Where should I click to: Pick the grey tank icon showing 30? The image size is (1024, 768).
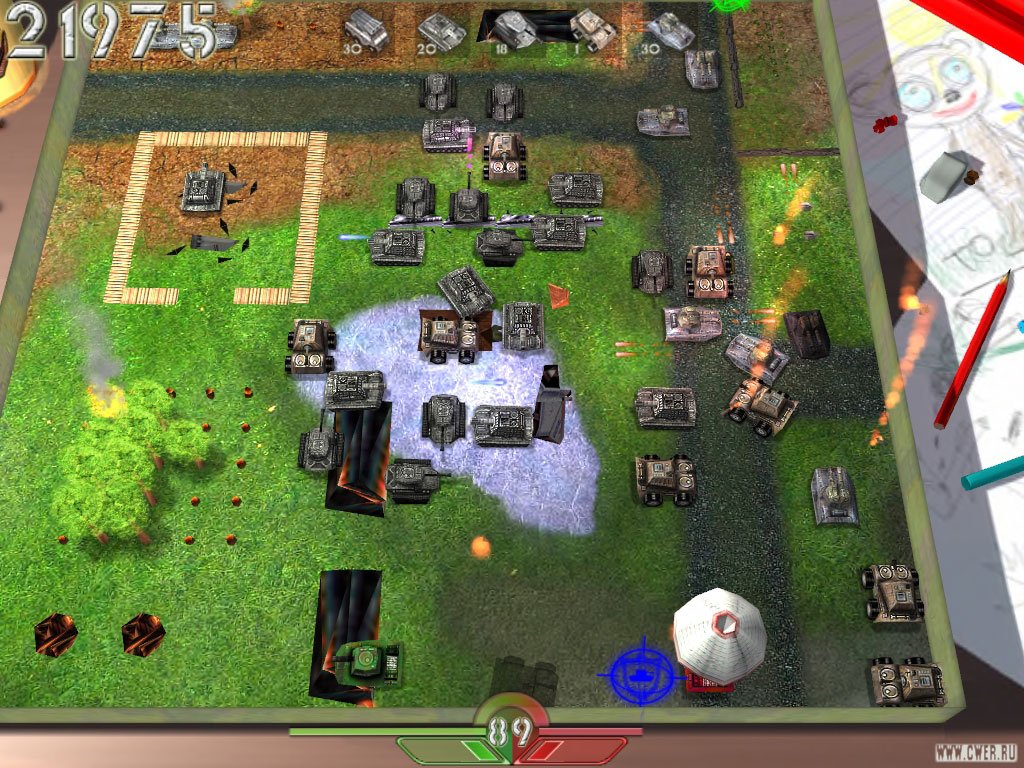(669, 31)
